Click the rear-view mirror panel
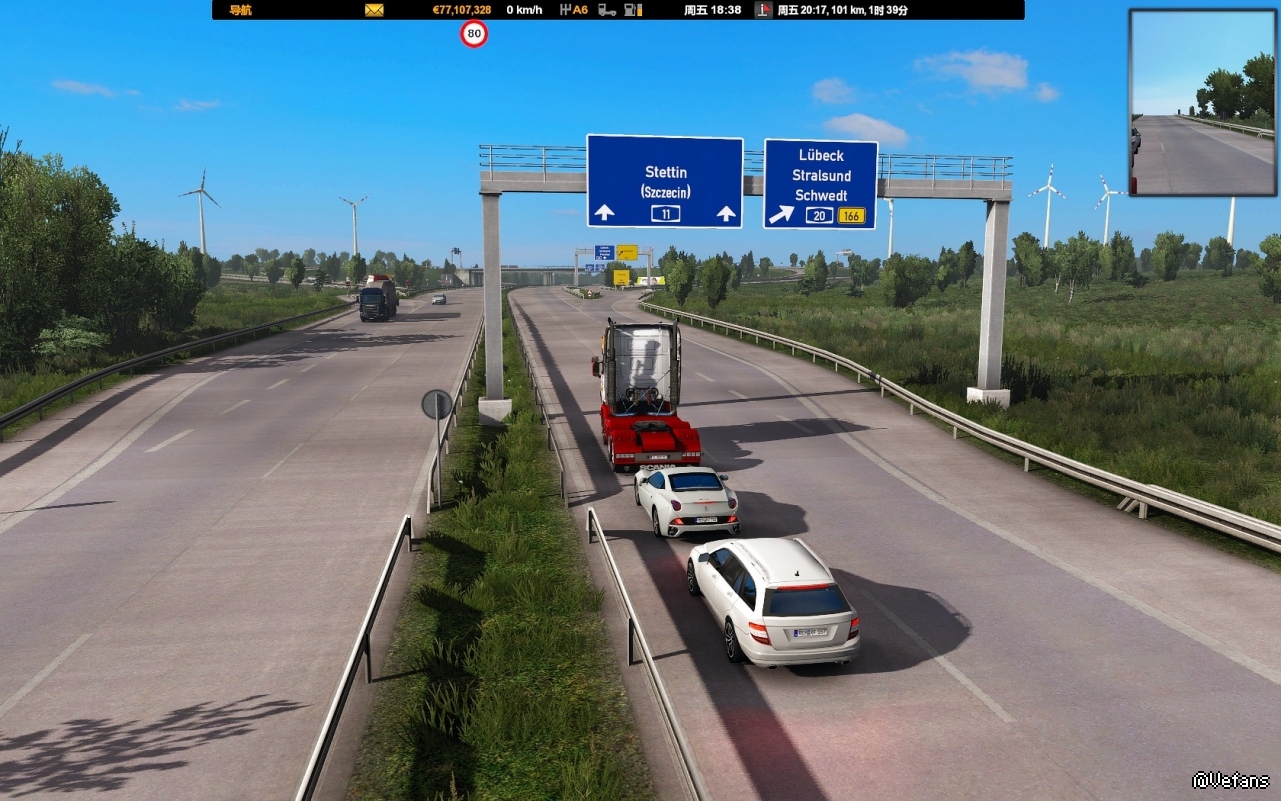 tap(1202, 102)
